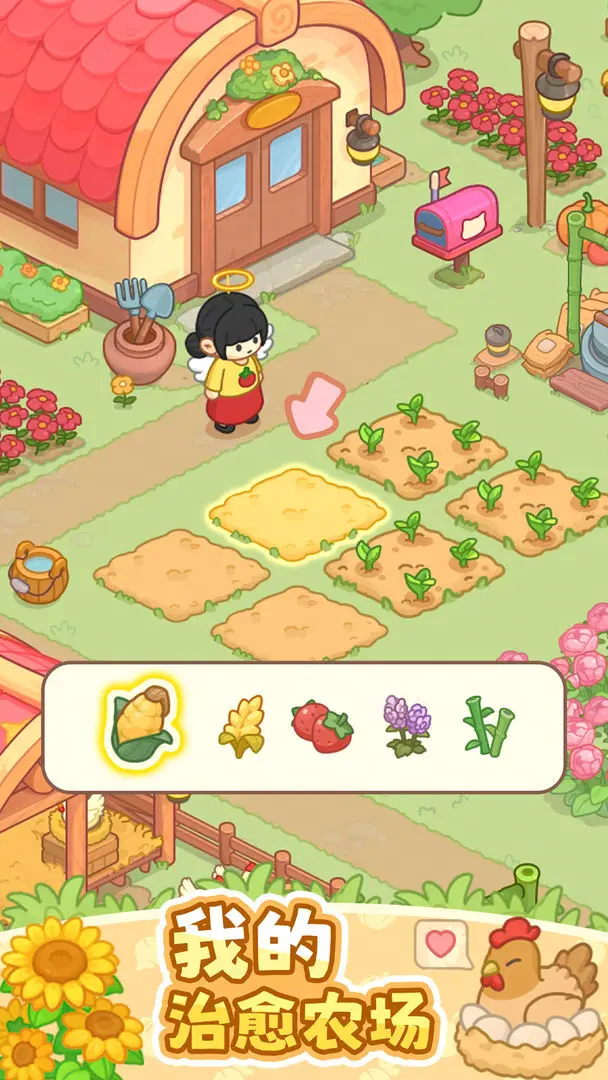The height and width of the screenshot is (1080, 608).
Task: Pick the strawberry crop option
Action: pyautogui.click(x=322, y=727)
